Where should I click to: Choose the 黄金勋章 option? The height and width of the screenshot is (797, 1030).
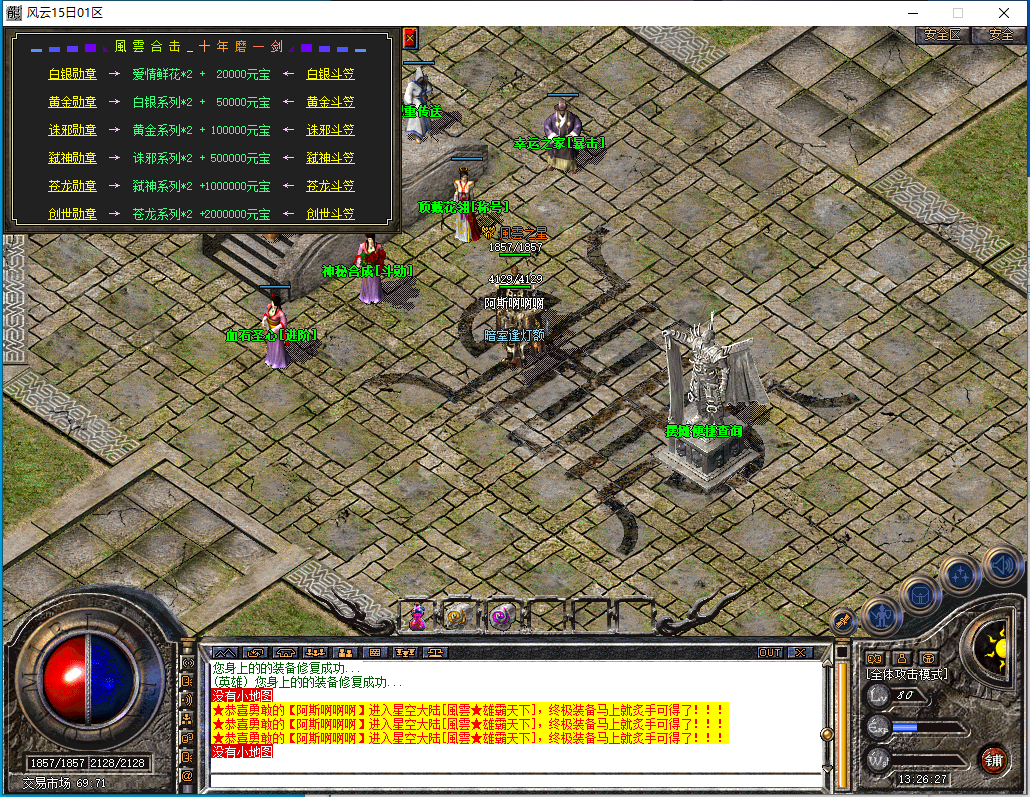73,102
